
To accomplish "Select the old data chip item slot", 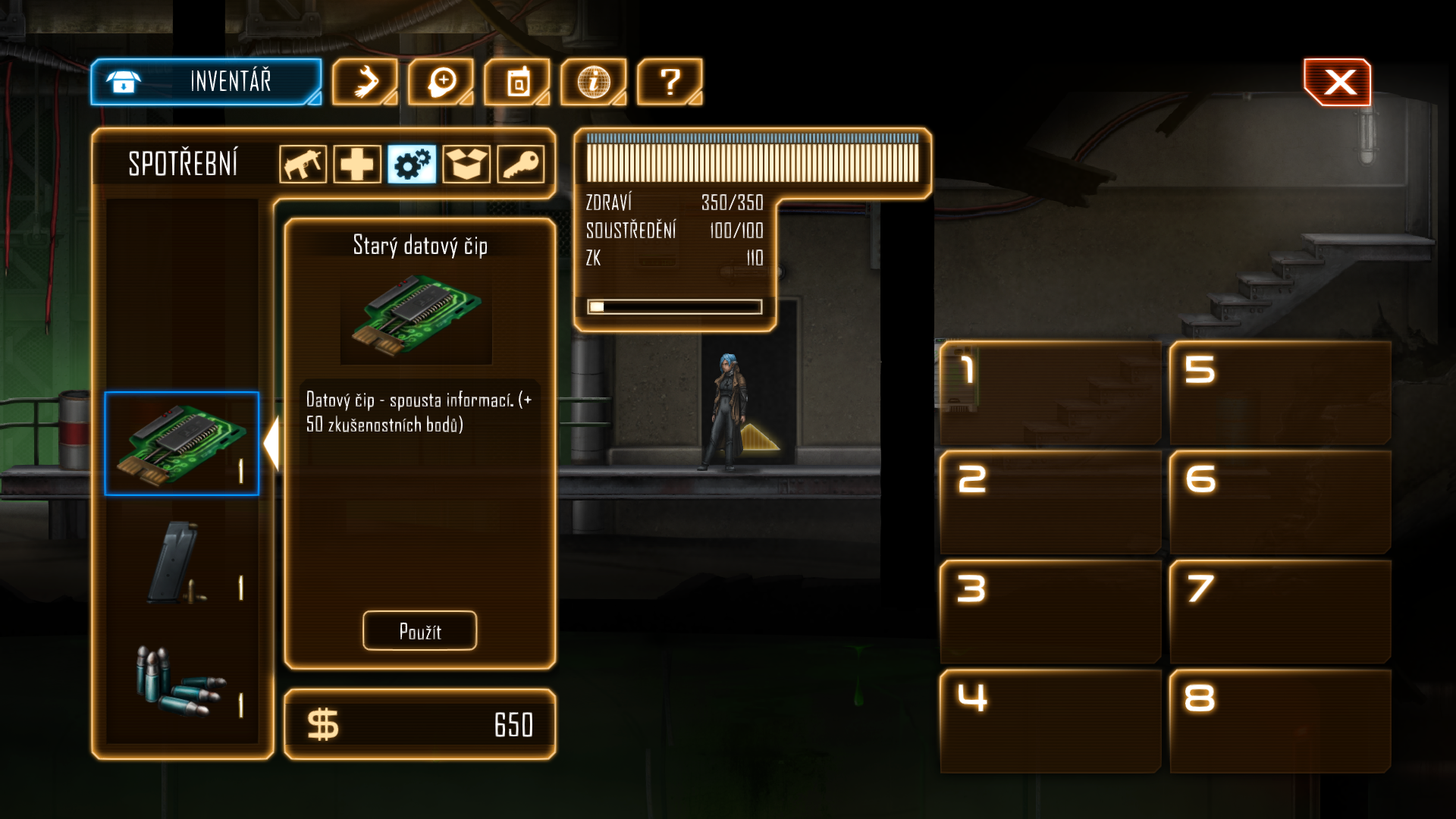I will [x=182, y=444].
